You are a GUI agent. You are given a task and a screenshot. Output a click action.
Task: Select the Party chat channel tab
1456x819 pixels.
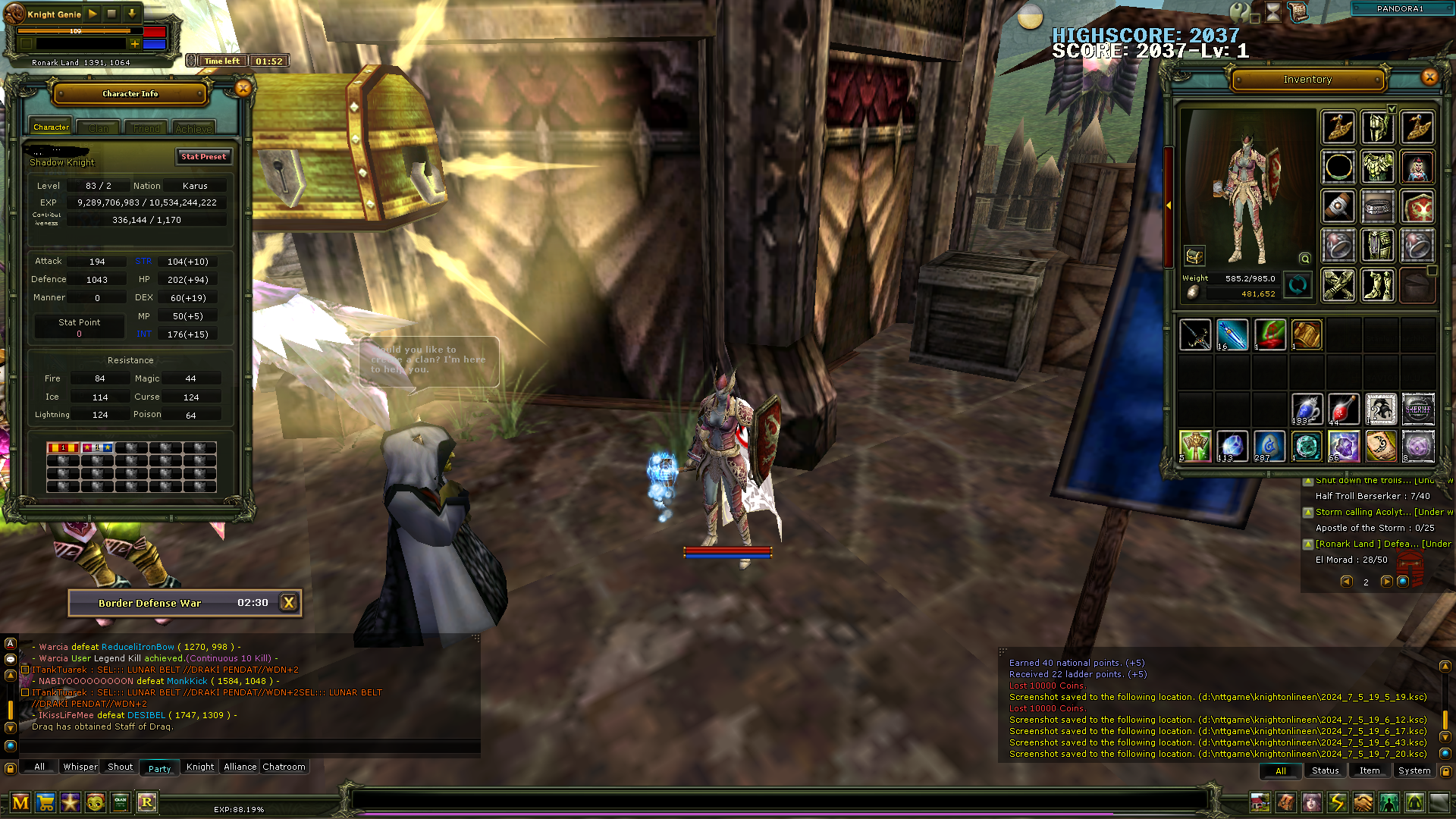pos(159,767)
